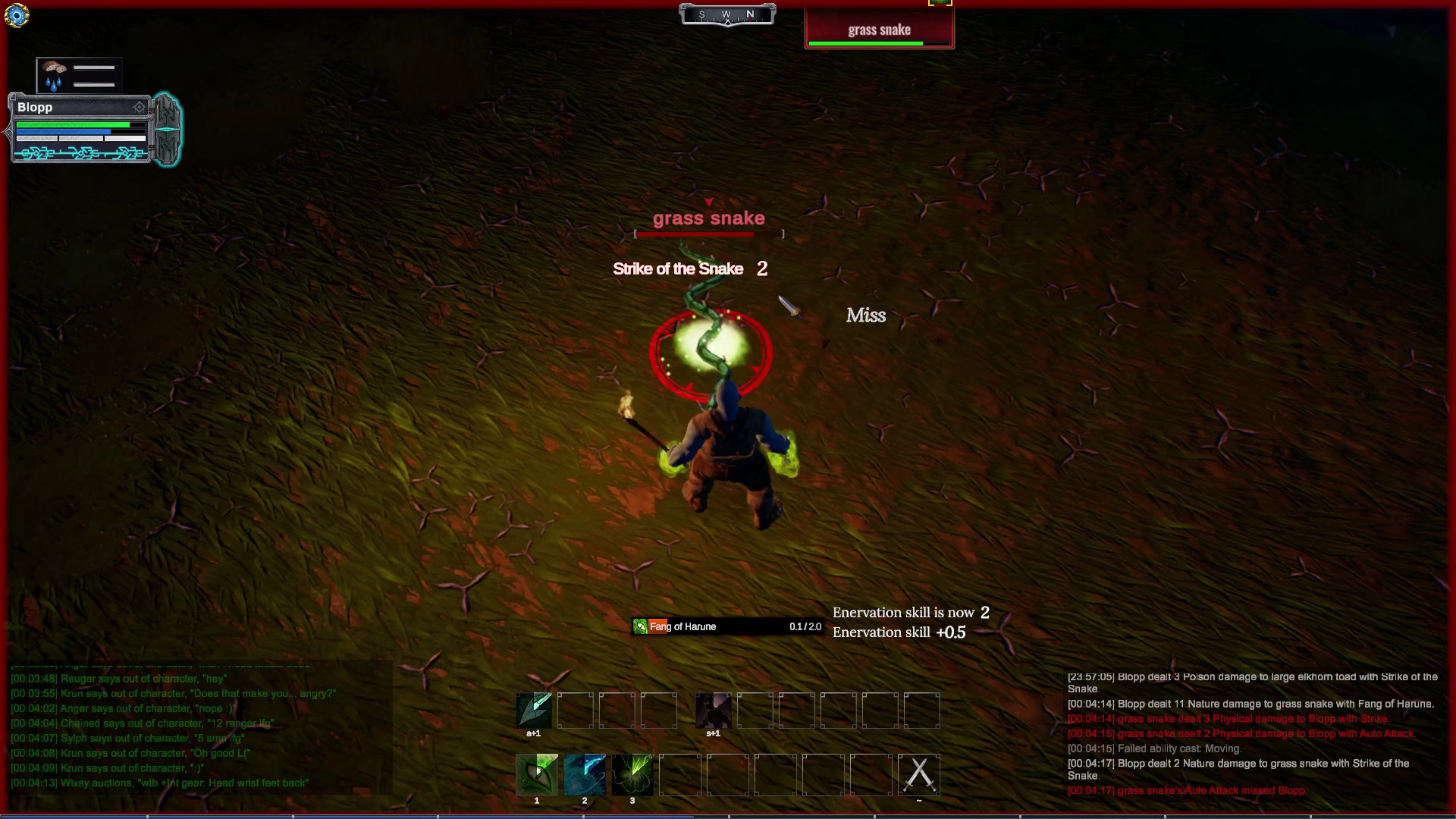Click the glowing rune stone beside Blopp's frame
The image size is (1456, 819).
167,129
